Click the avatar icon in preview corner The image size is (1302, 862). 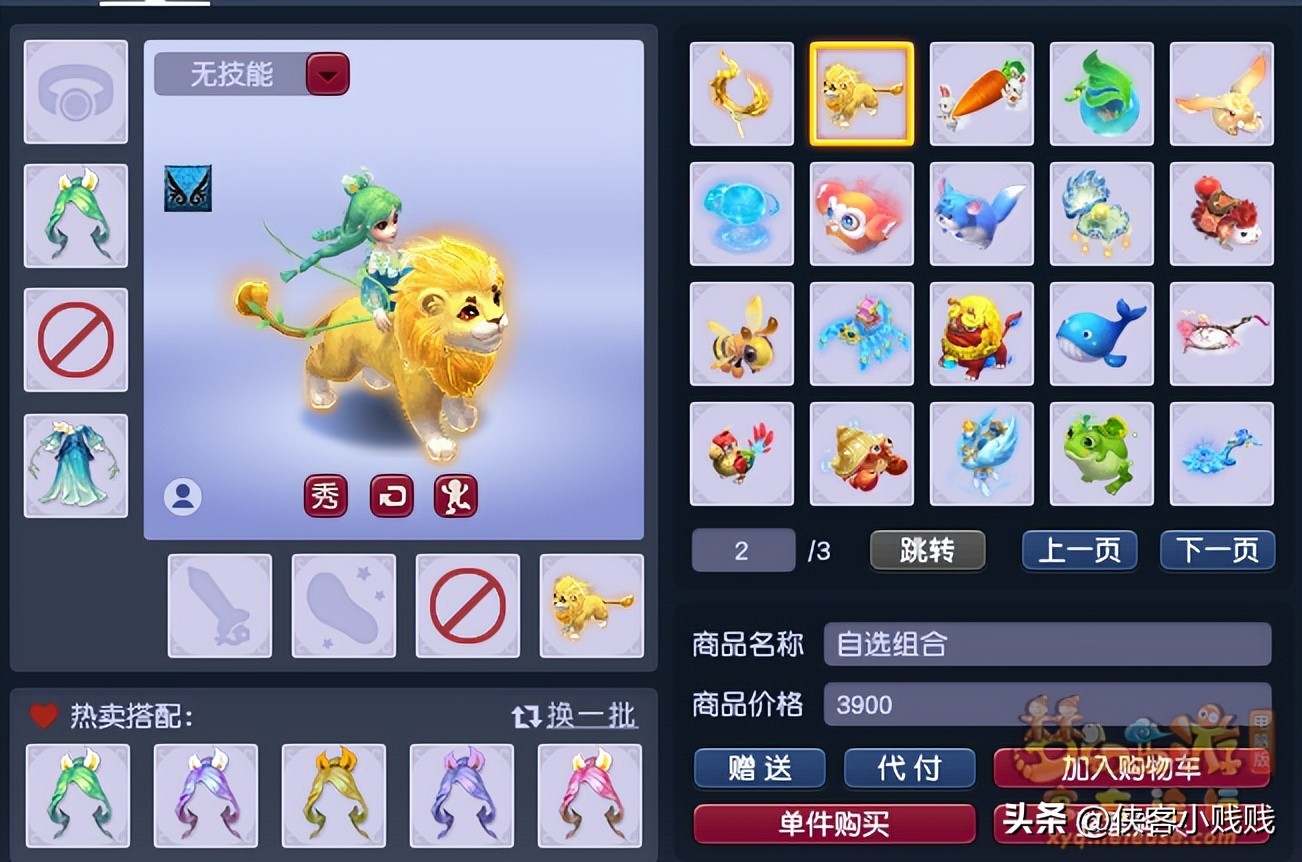coord(183,496)
